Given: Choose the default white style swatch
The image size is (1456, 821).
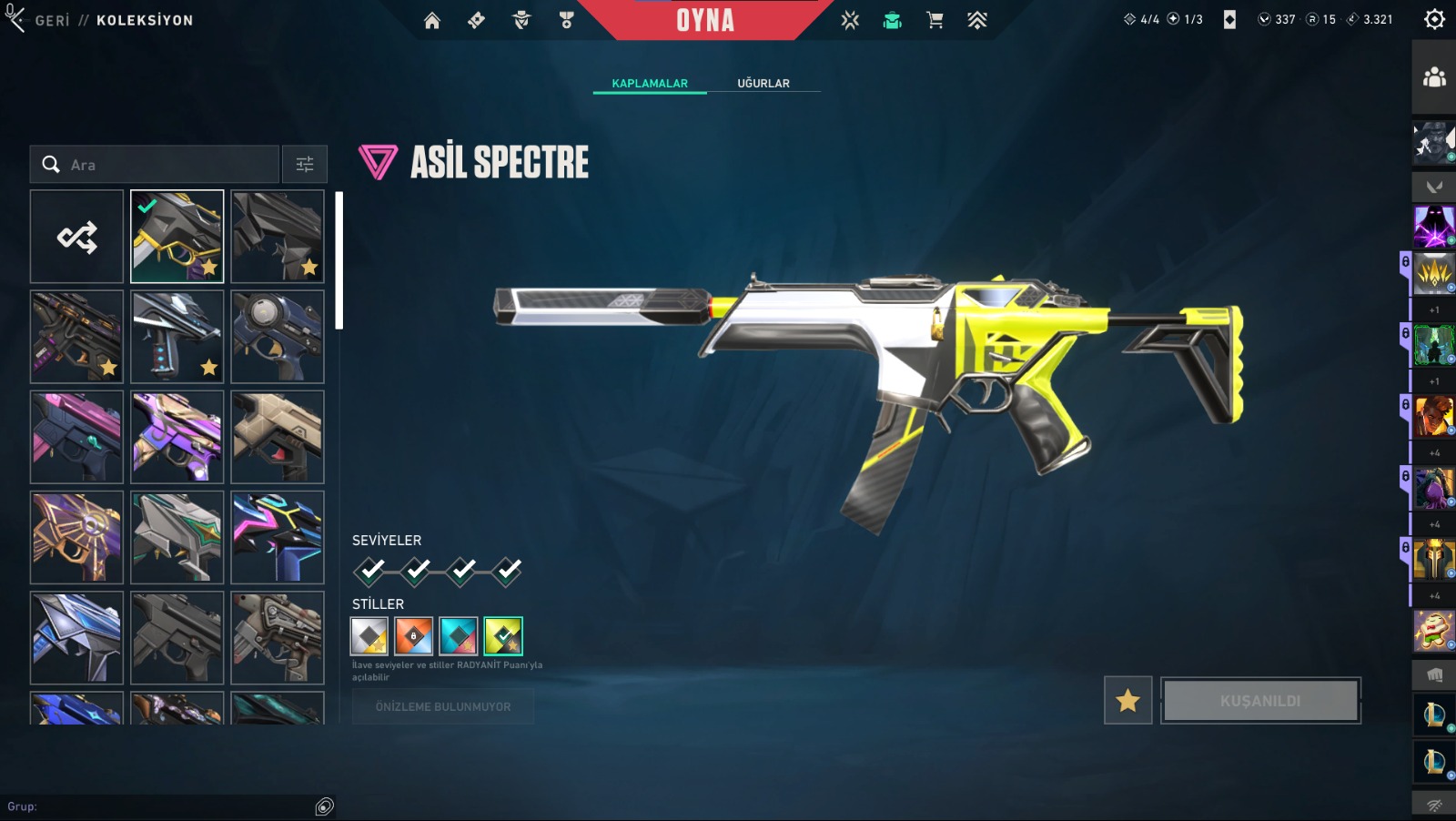Looking at the screenshot, I should (369, 636).
